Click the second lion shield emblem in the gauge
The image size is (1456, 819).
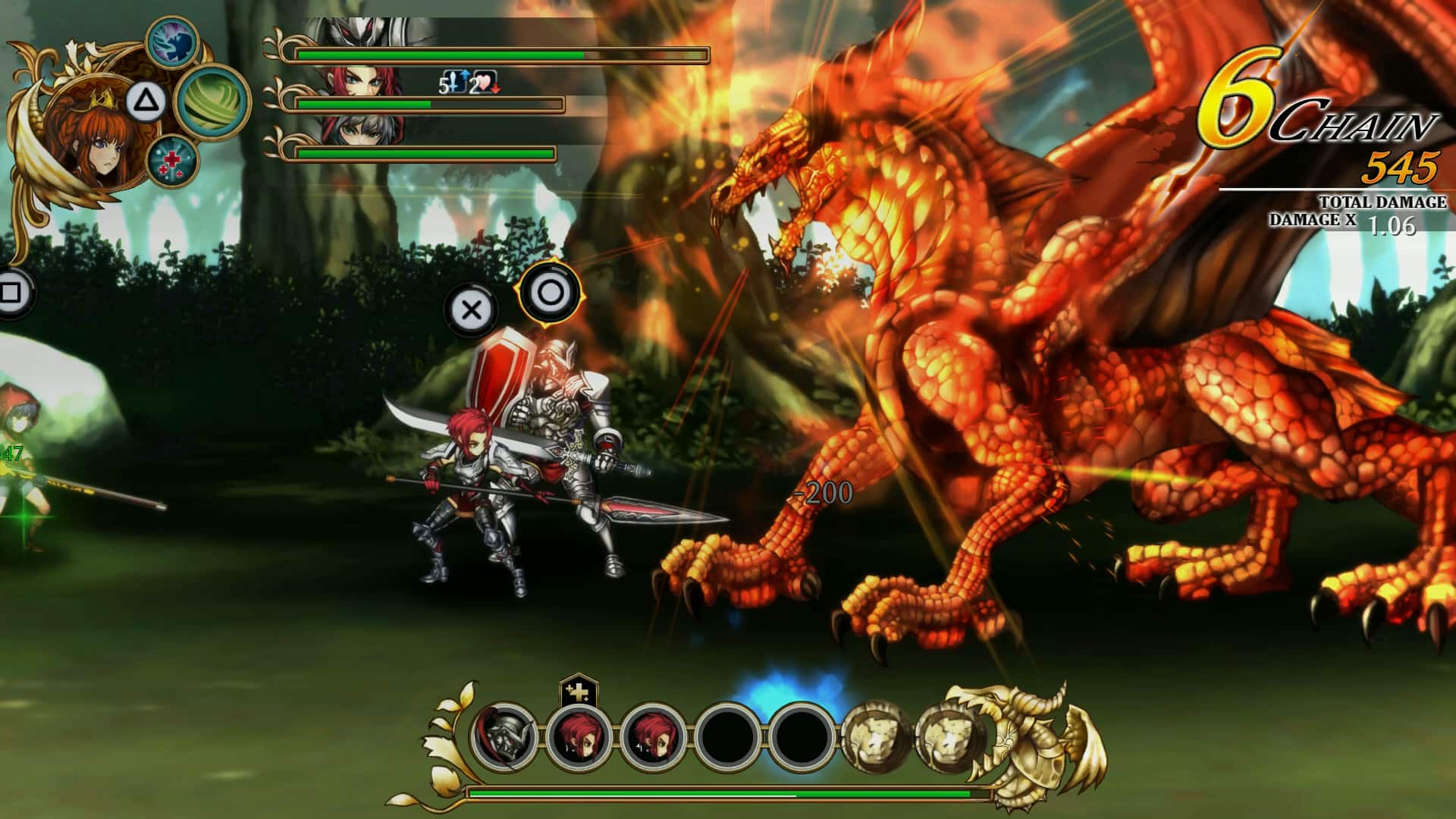click(x=948, y=735)
